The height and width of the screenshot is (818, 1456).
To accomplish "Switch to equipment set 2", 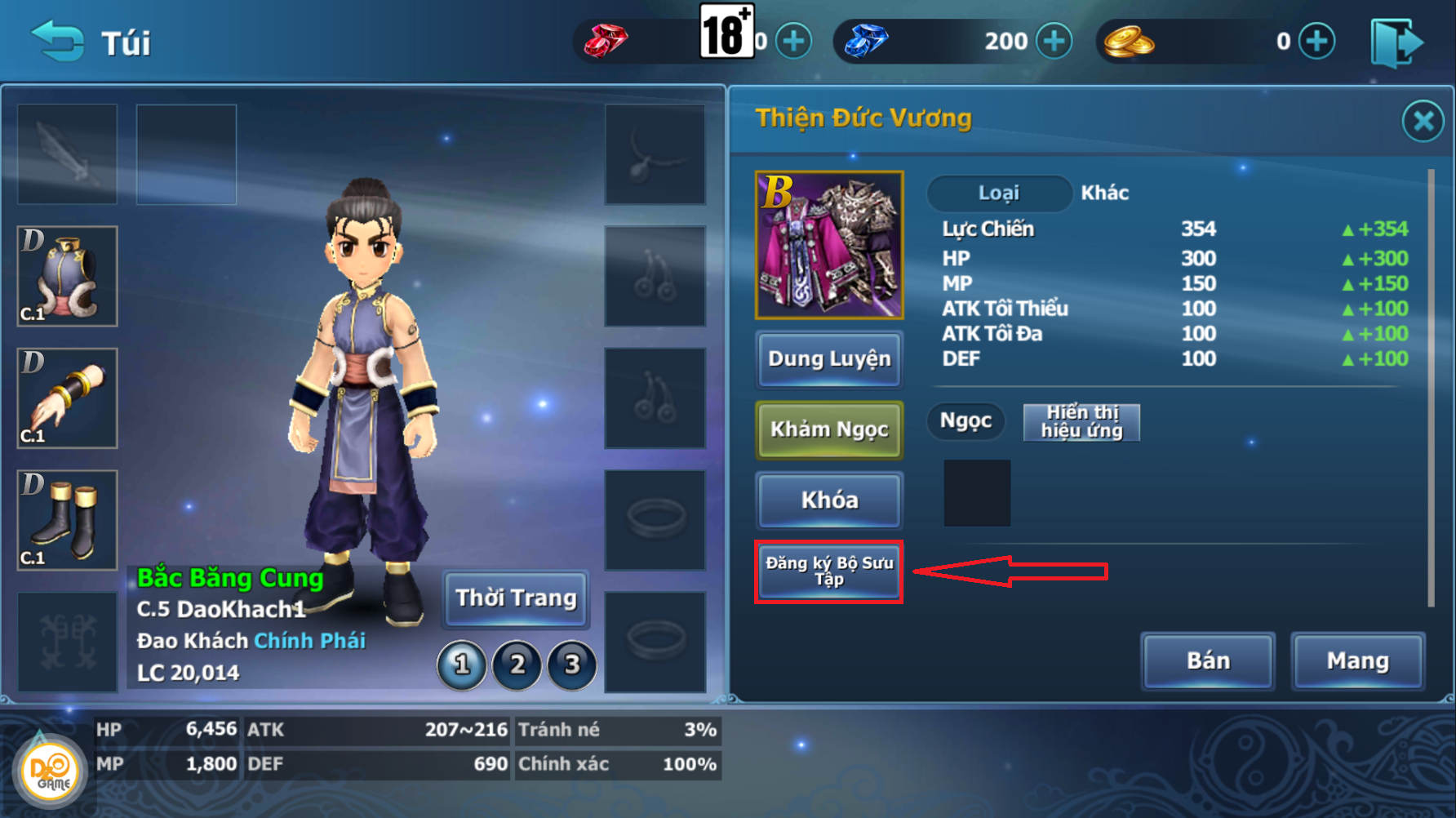I will click(517, 665).
